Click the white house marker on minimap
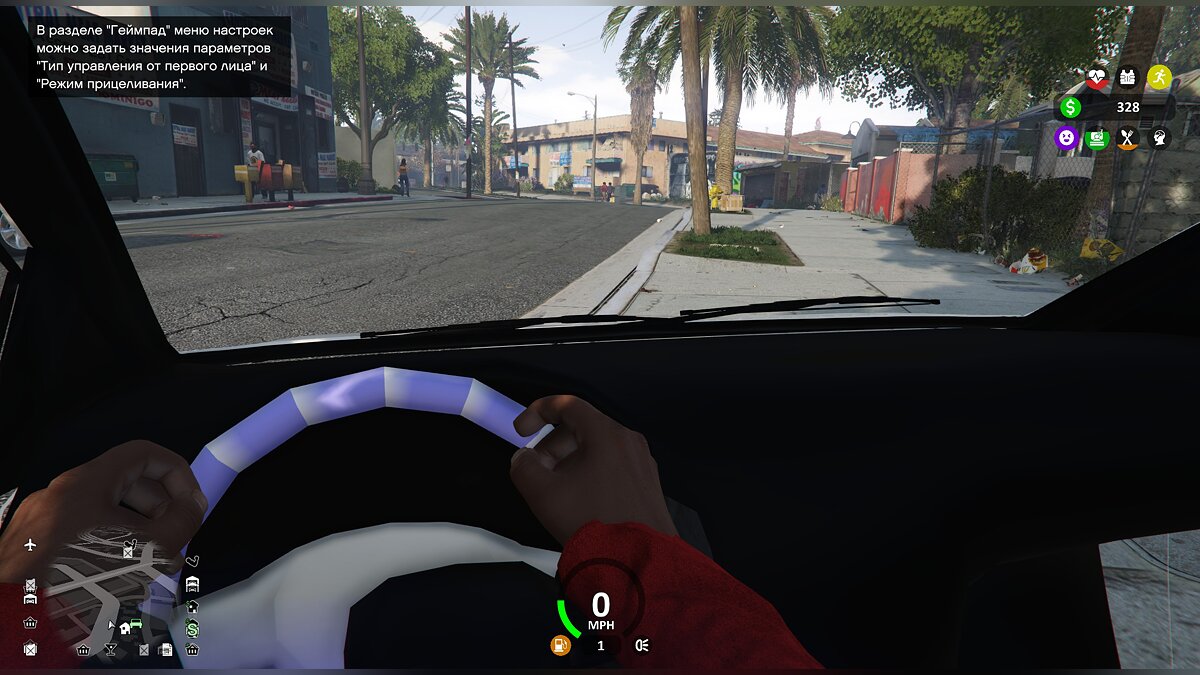The height and width of the screenshot is (675, 1200). 124,628
